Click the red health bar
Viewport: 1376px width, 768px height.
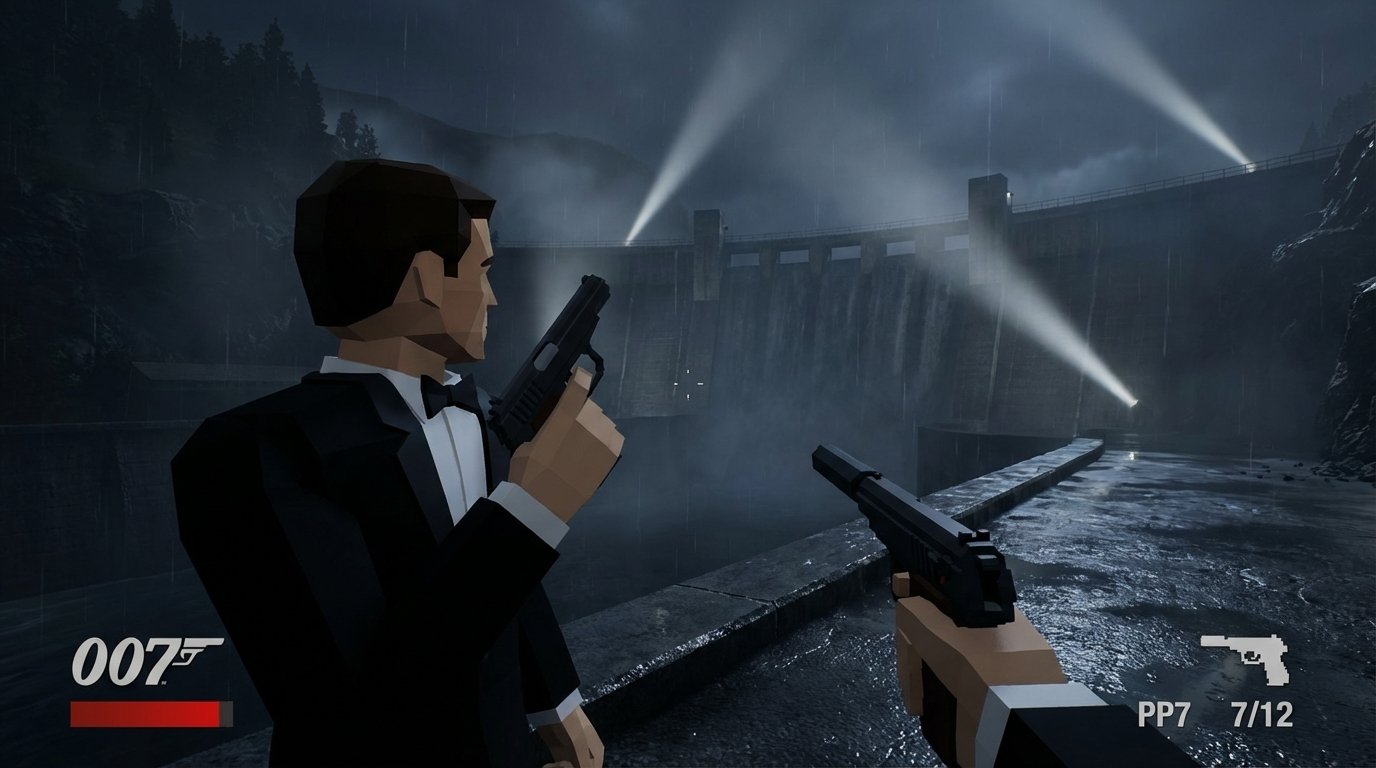coord(143,713)
